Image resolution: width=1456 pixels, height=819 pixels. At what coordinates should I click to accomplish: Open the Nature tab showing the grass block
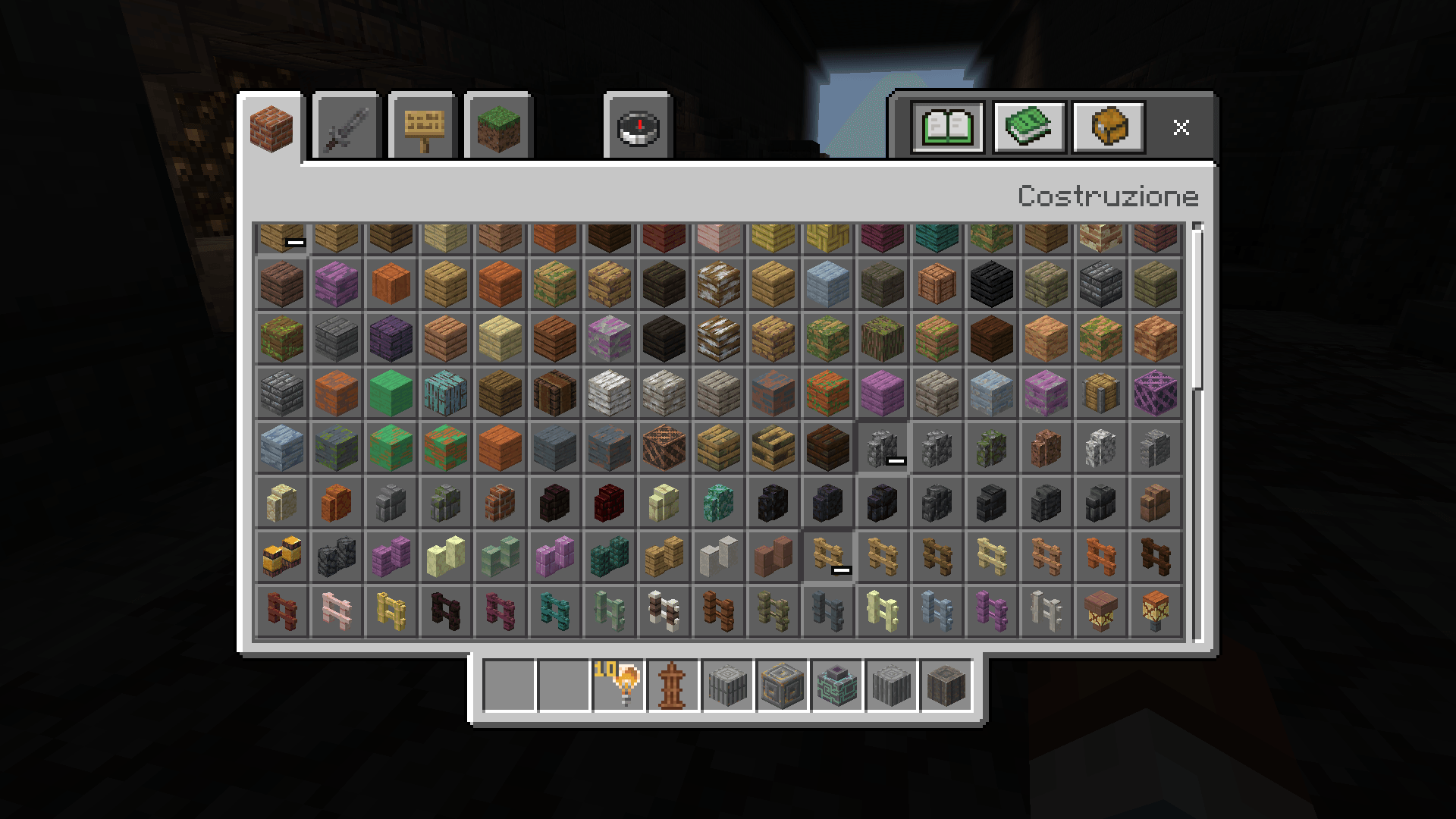click(498, 127)
